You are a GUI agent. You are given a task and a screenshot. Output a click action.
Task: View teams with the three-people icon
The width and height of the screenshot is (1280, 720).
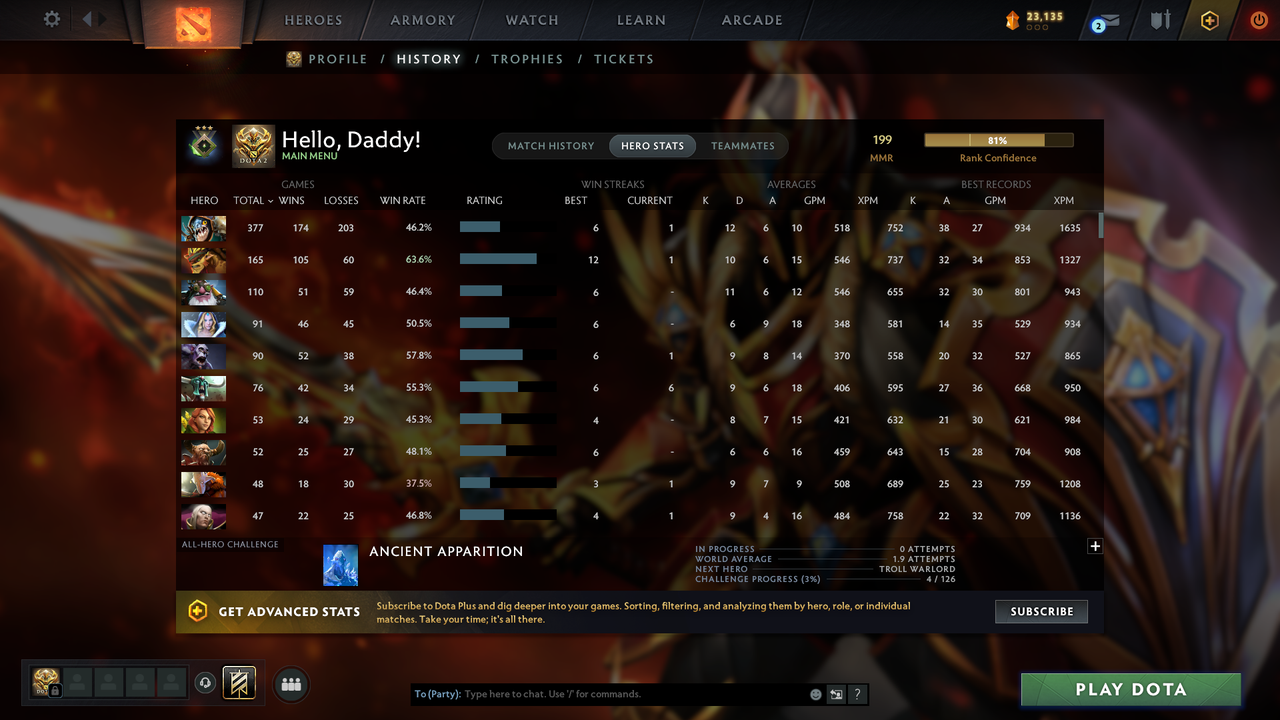290,684
